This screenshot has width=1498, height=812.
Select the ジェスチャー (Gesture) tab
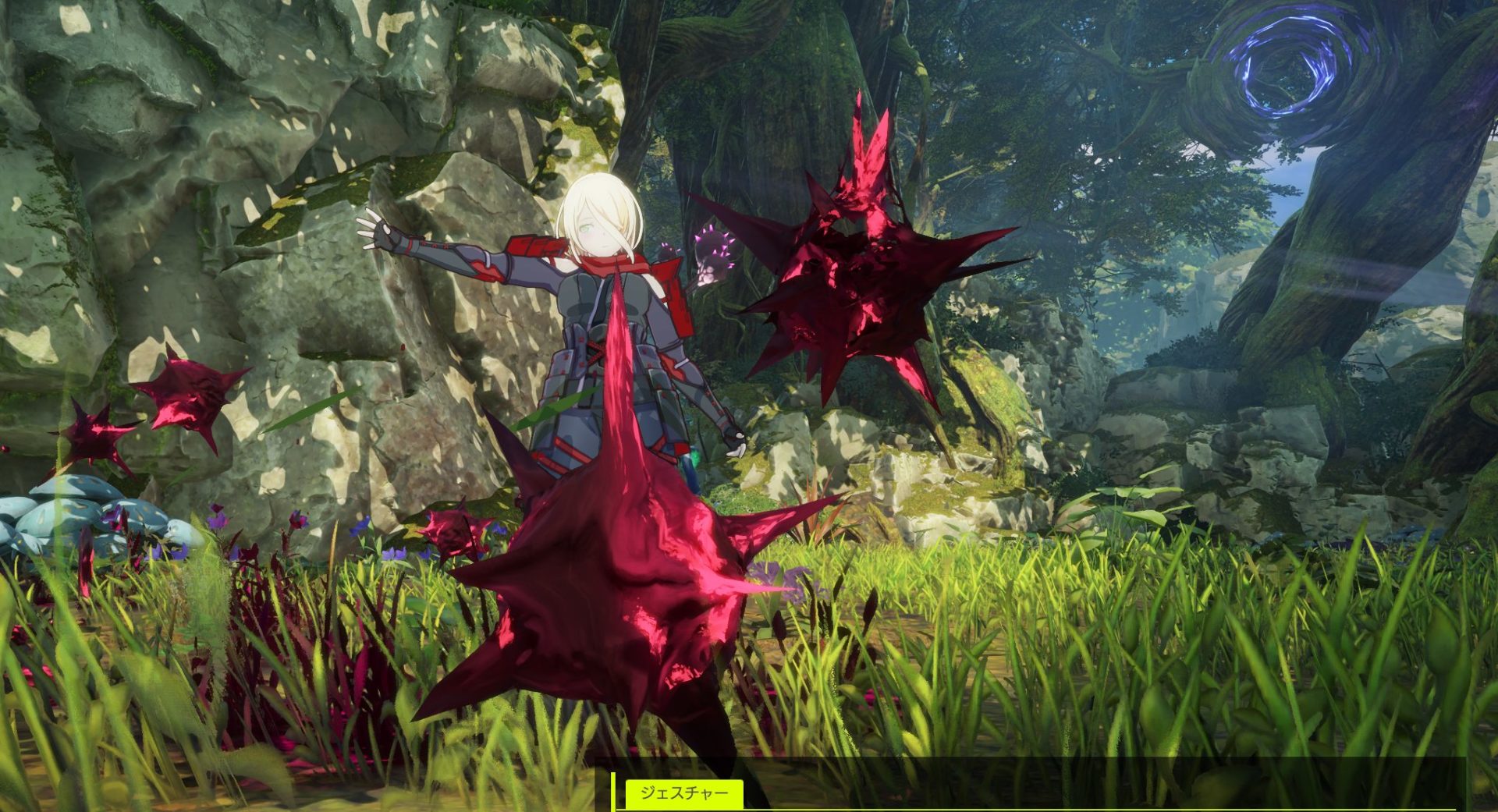coord(683,794)
